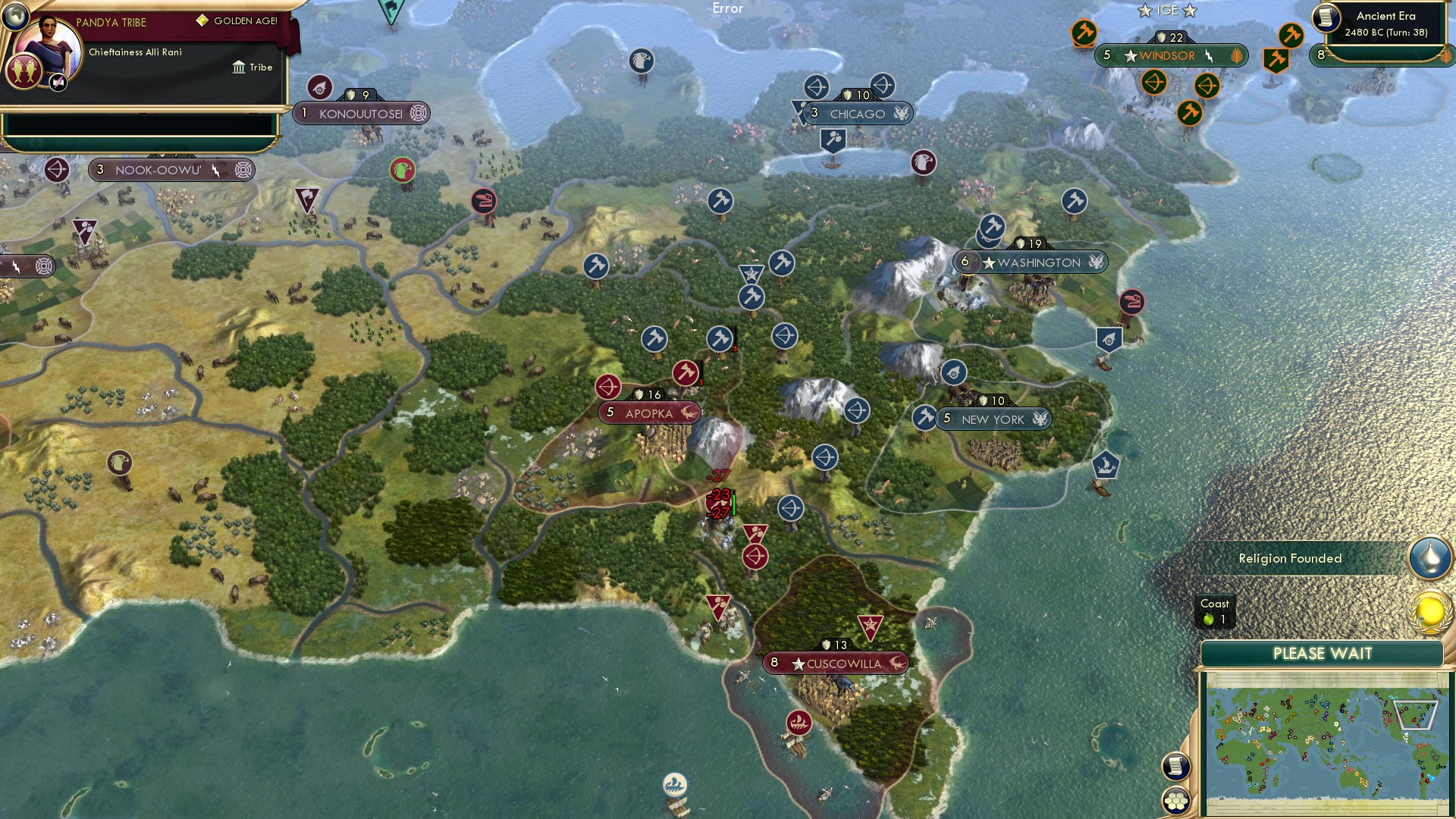Click the orange archer unit icon below Windsor

1155,83
